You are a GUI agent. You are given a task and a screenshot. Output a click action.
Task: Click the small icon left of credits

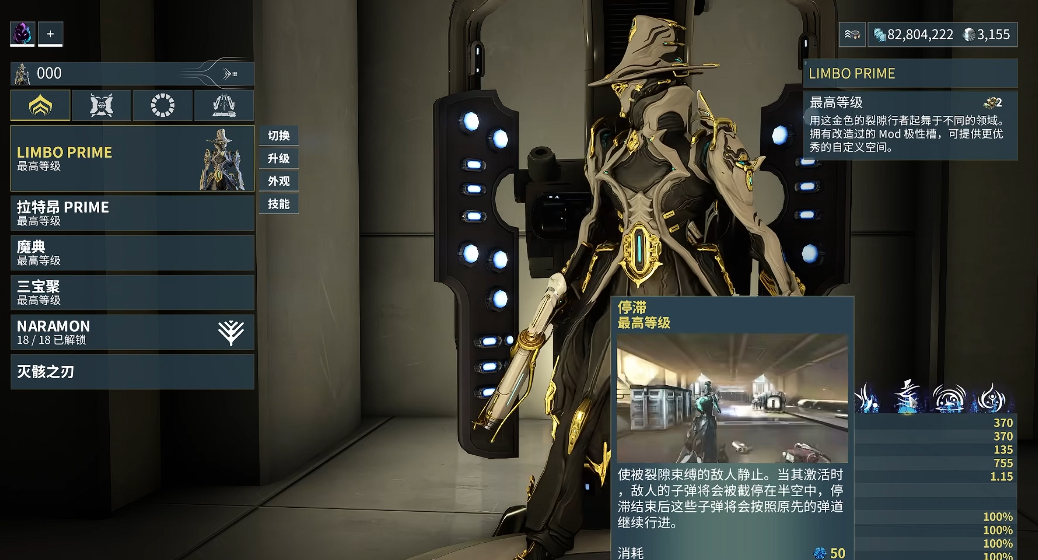pyautogui.click(x=851, y=34)
